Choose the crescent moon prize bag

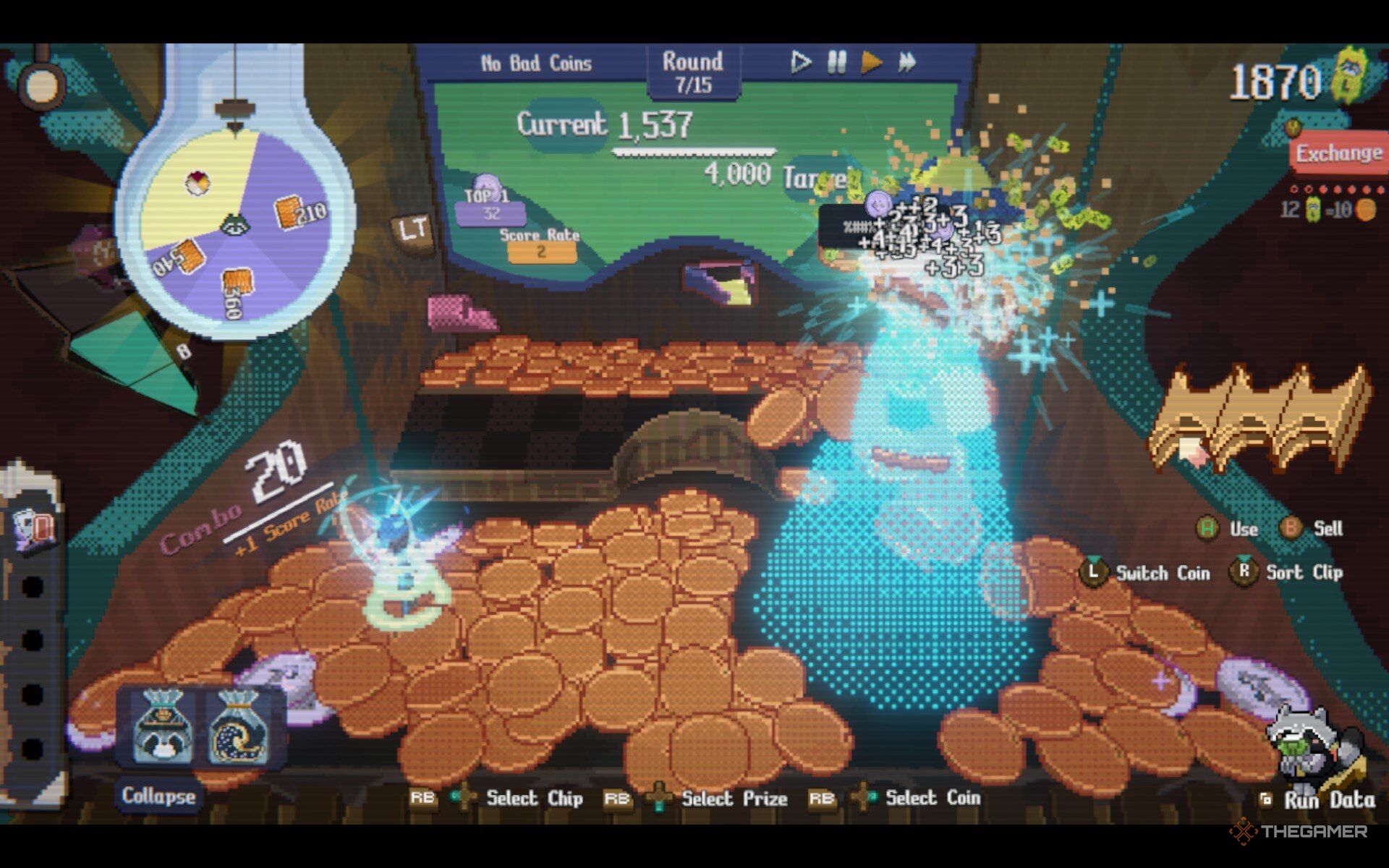[238, 728]
